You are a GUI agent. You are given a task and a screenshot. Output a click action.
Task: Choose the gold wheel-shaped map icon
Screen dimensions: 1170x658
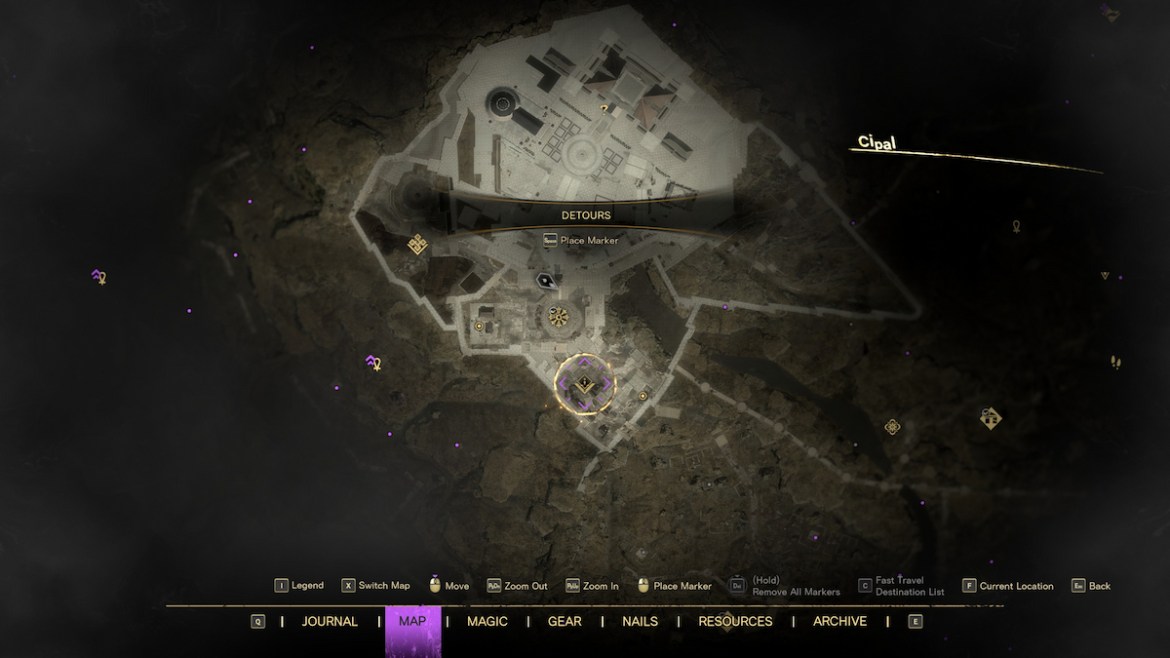[x=558, y=318]
